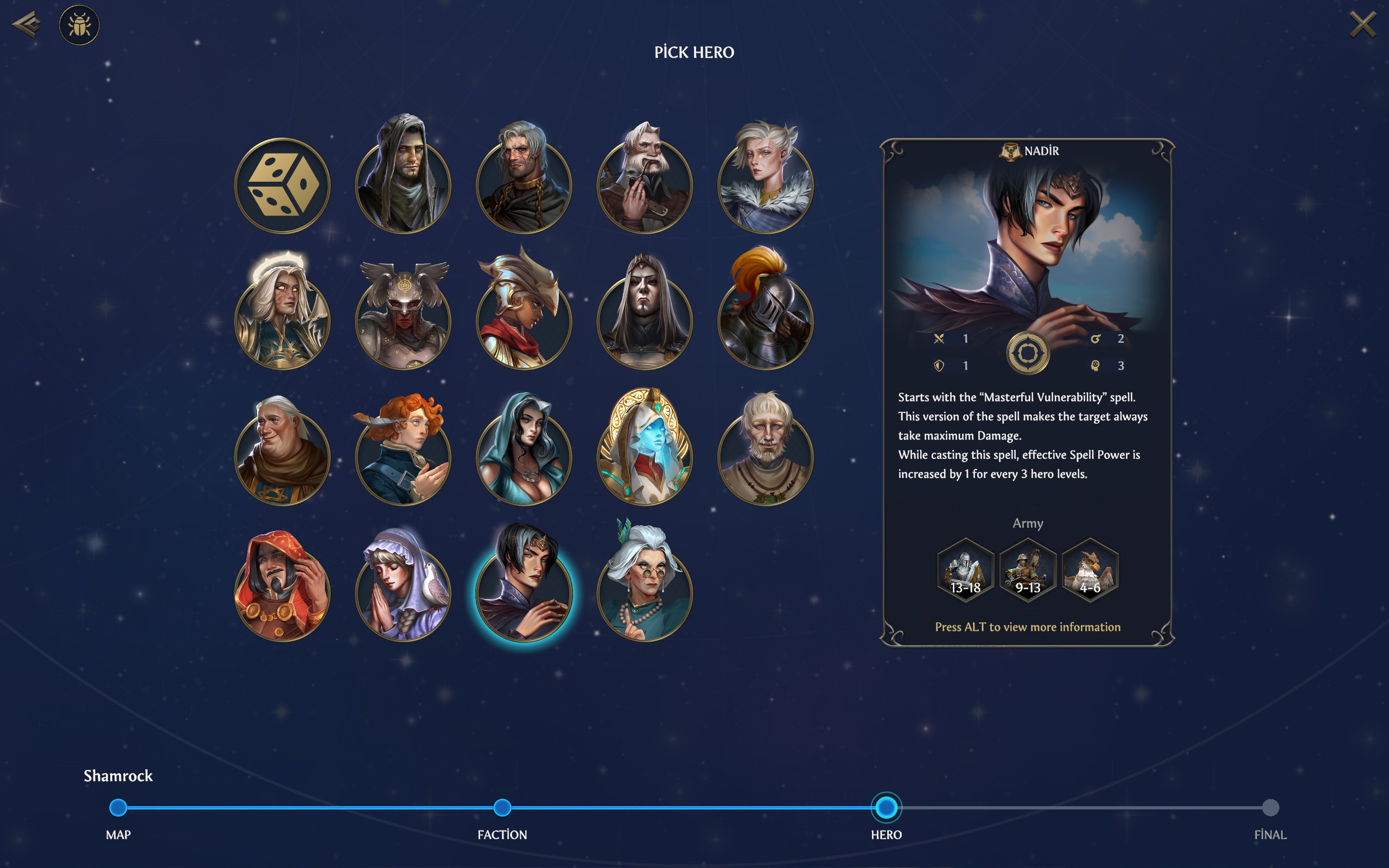Viewport: 1389px width, 868px height.
Task: Open the scarab bug report button
Action: coord(79,25)
